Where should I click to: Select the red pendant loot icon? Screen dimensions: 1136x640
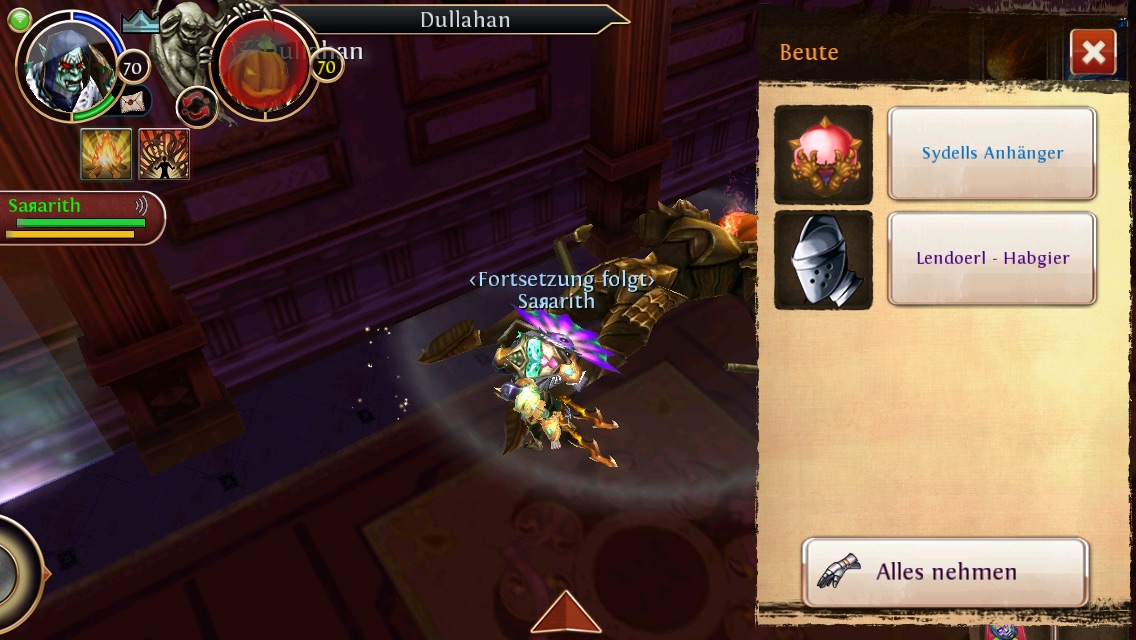coord(823,155)
